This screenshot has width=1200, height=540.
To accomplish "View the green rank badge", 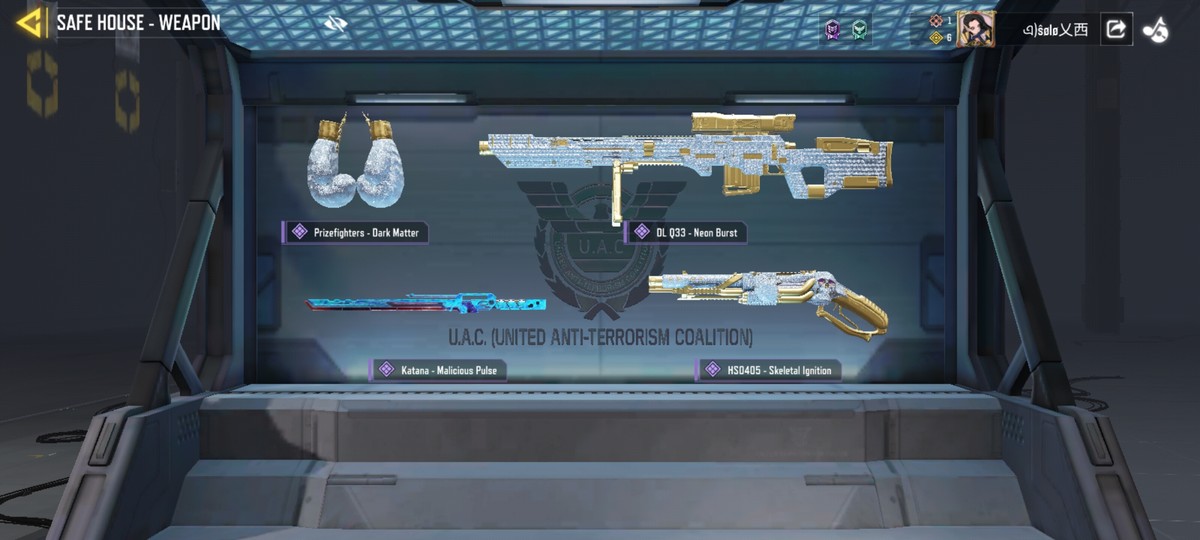I will click(x=858, y=30).
